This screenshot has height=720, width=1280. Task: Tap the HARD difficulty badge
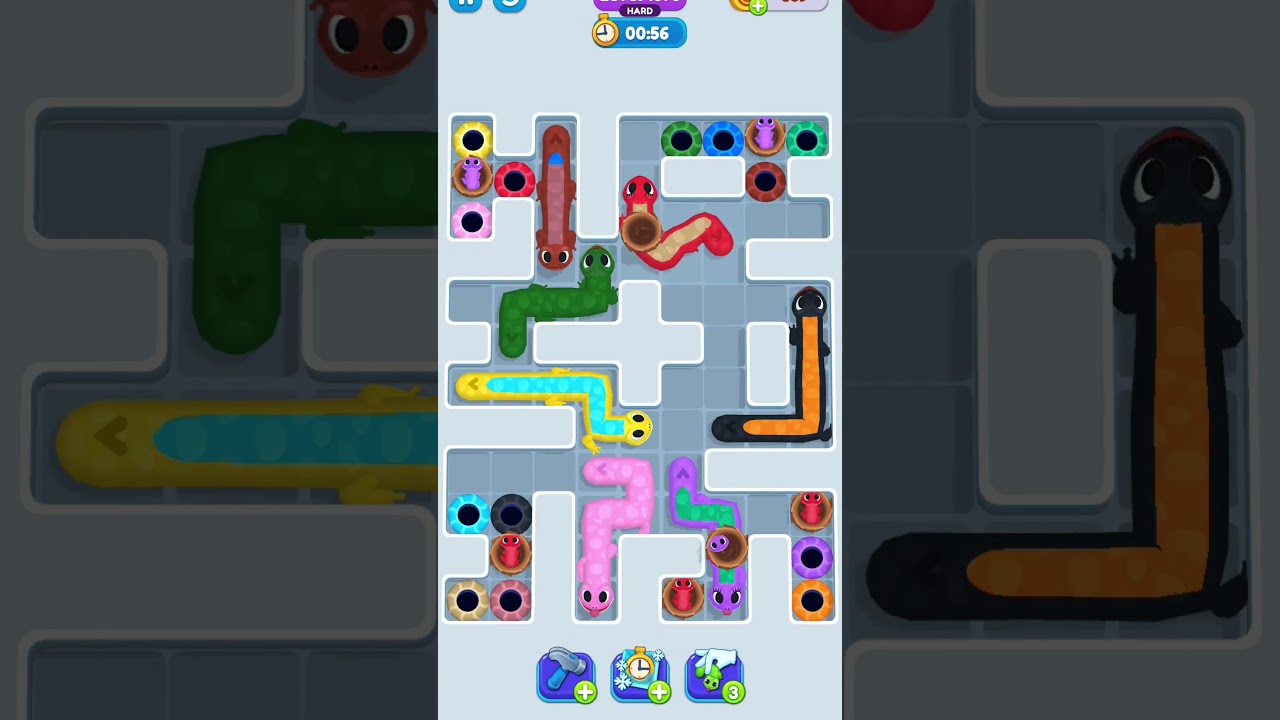pos(640,10)
